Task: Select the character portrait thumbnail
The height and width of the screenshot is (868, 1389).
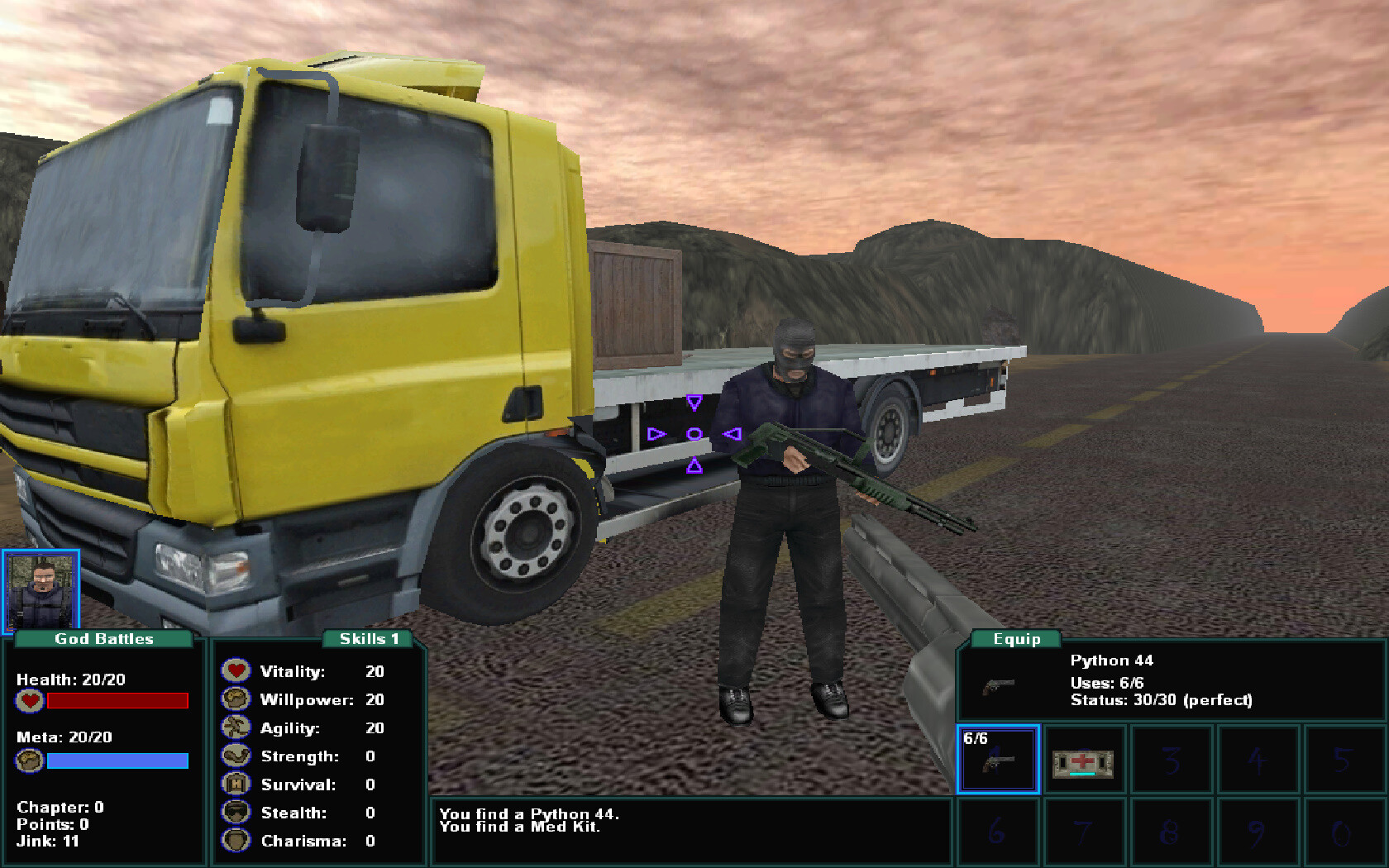Action: [42, 587]
